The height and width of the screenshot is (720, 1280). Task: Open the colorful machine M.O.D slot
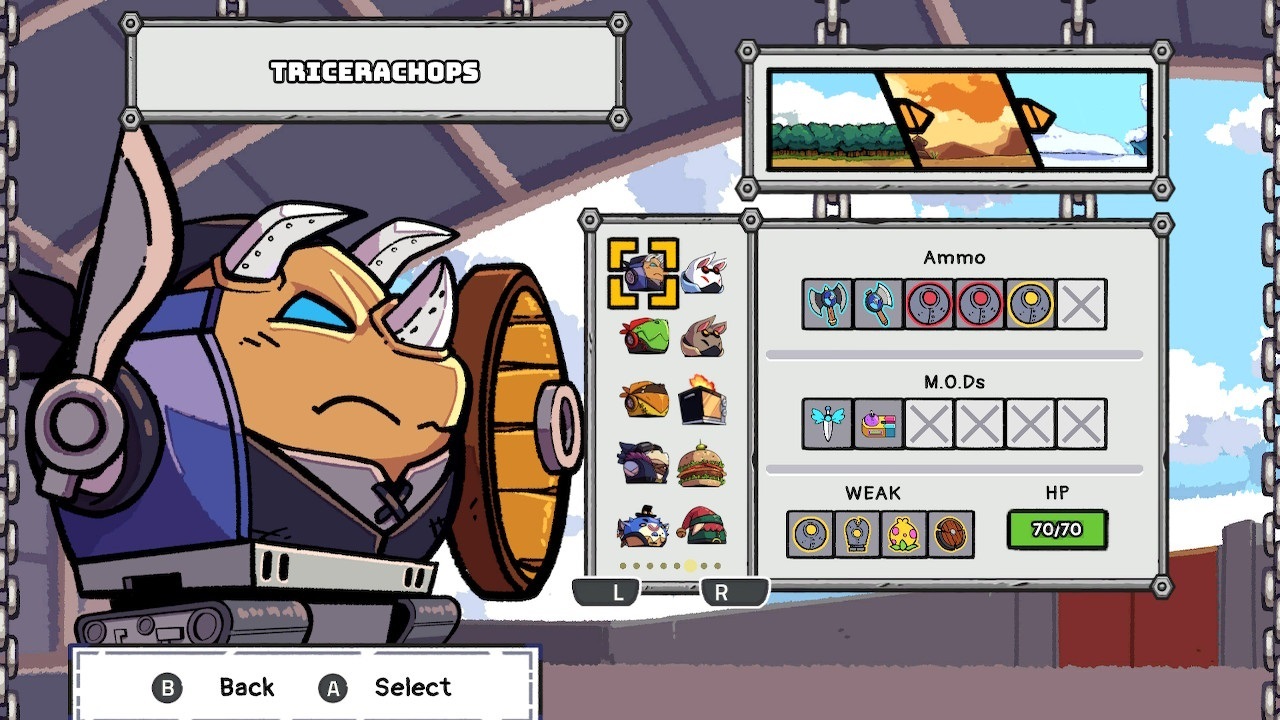point(878,424)
